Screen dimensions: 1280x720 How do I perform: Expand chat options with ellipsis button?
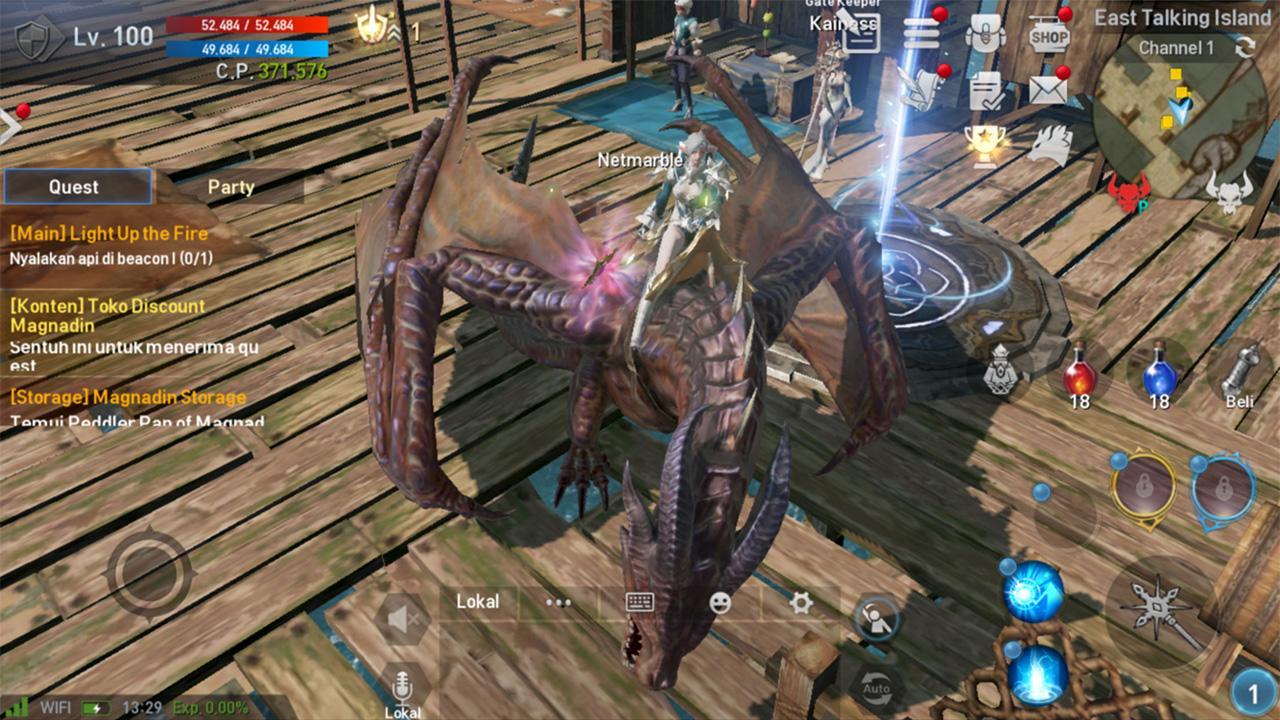pyautogui.click(x=556, y=602)
